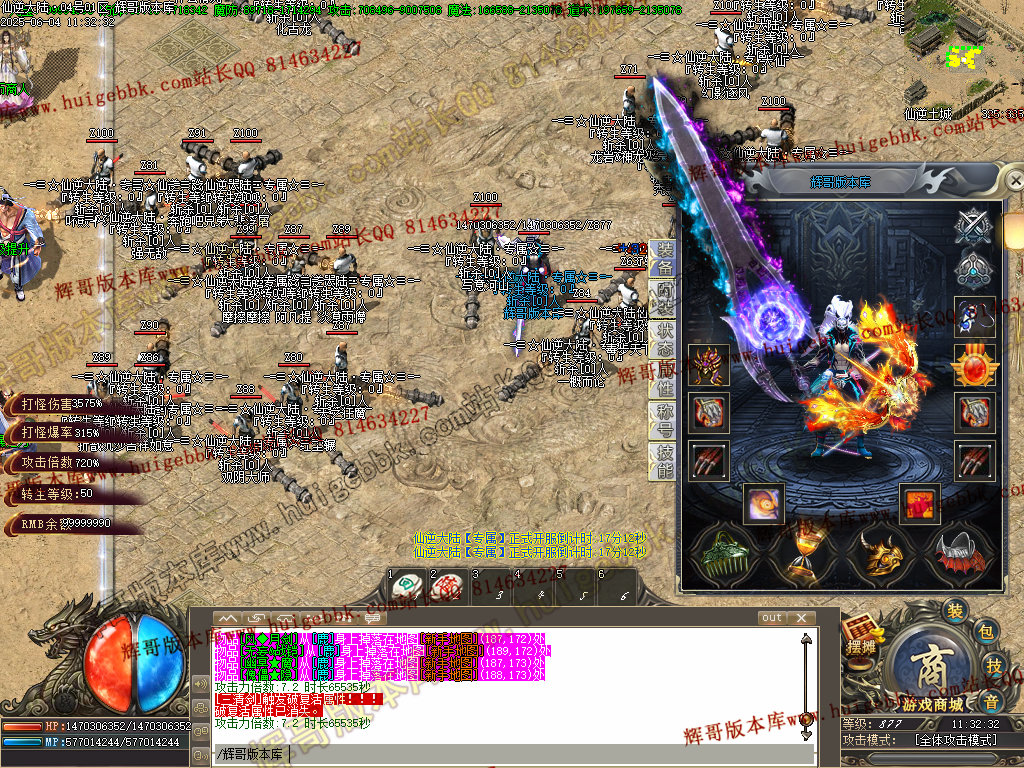Select the purple-gold helmet equipment slot
This screenshot has height=768, width=1024.
point(708,364)
